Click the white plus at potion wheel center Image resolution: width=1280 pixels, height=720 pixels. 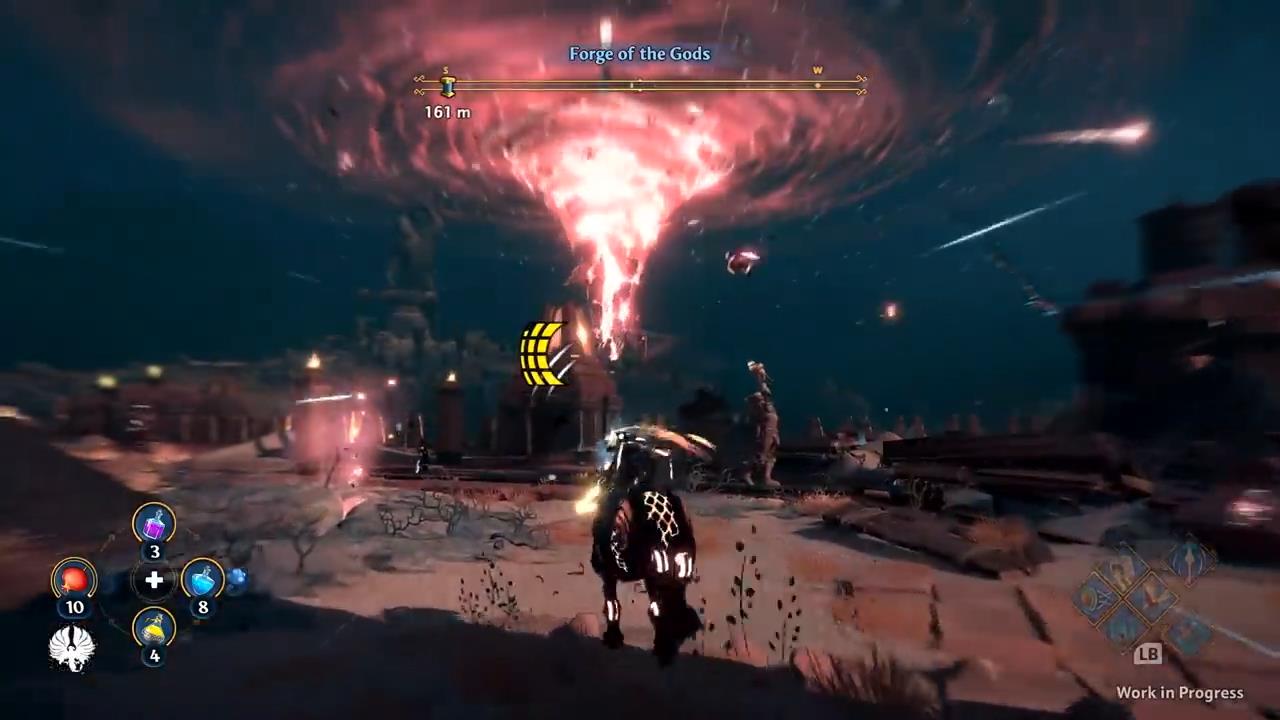tap(154, 580)
